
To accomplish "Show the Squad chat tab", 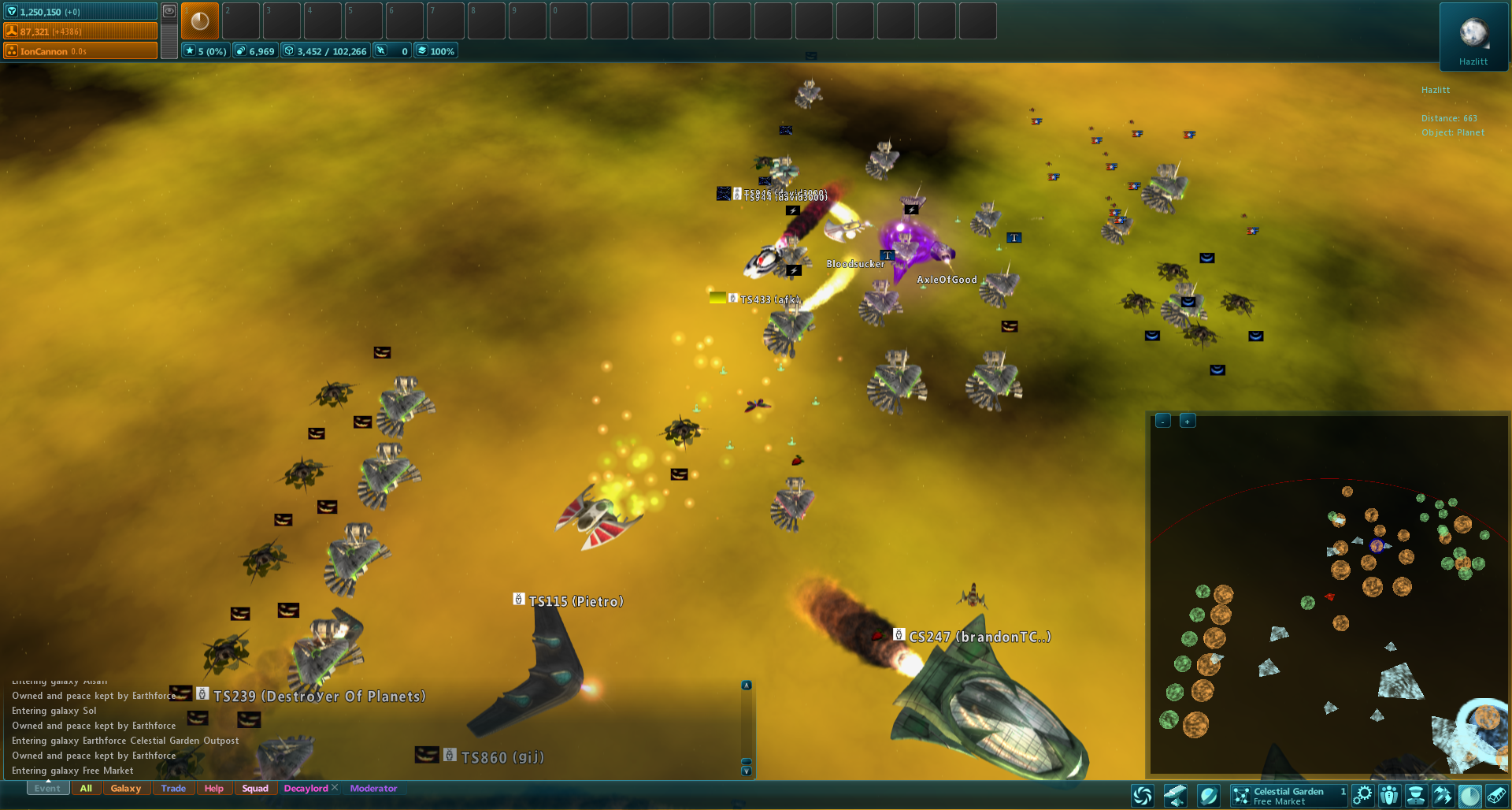I will [x=255, y=788].
